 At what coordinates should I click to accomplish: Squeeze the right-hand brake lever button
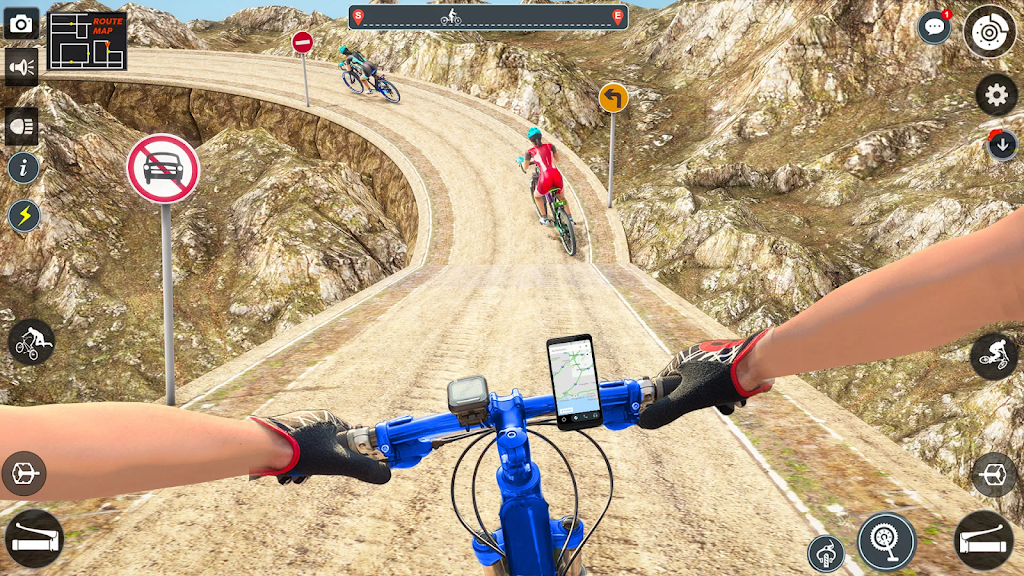984,540
